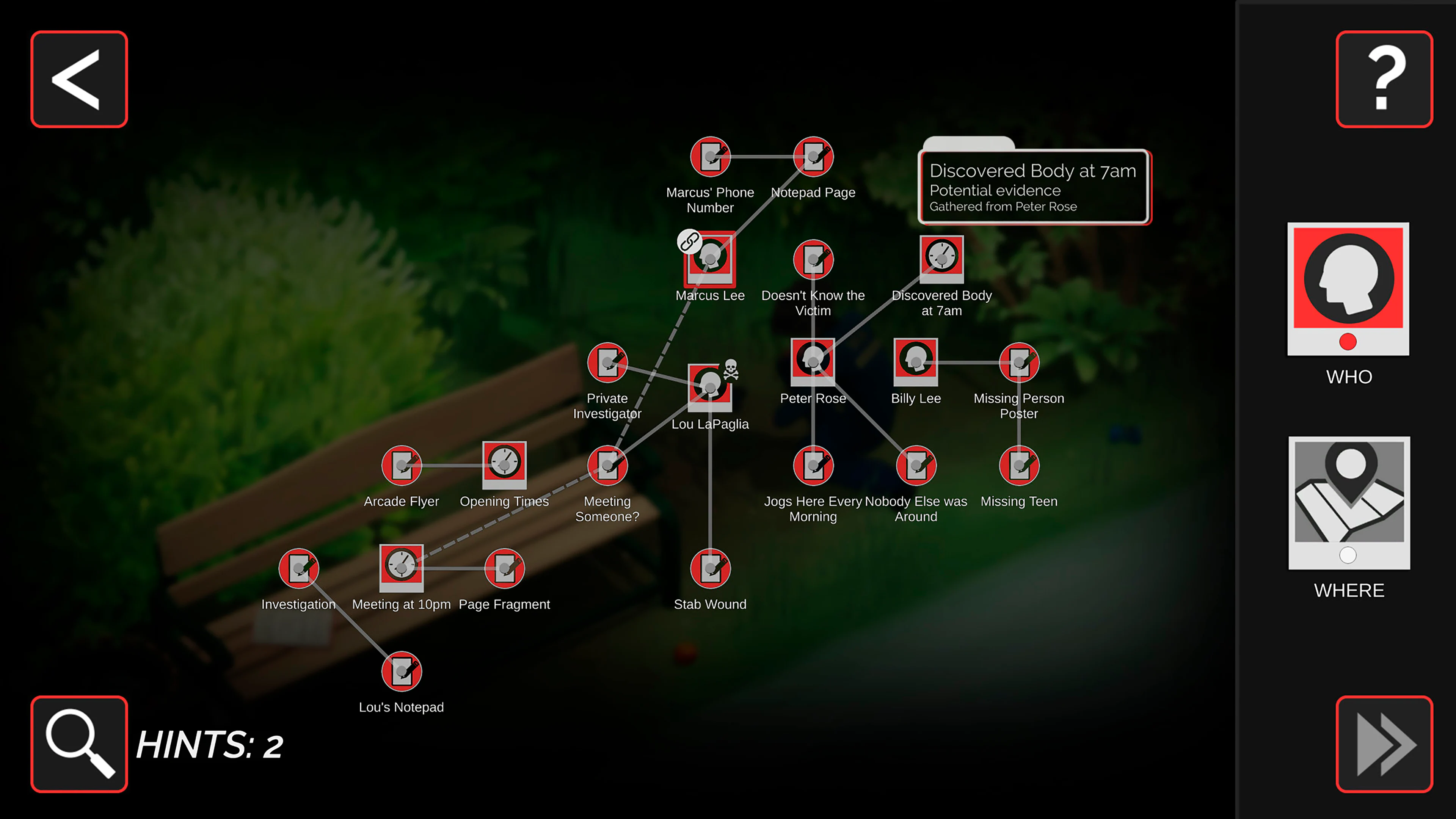
Task: Select the Marcus Lee suspect node
Action: click(711, 261)
